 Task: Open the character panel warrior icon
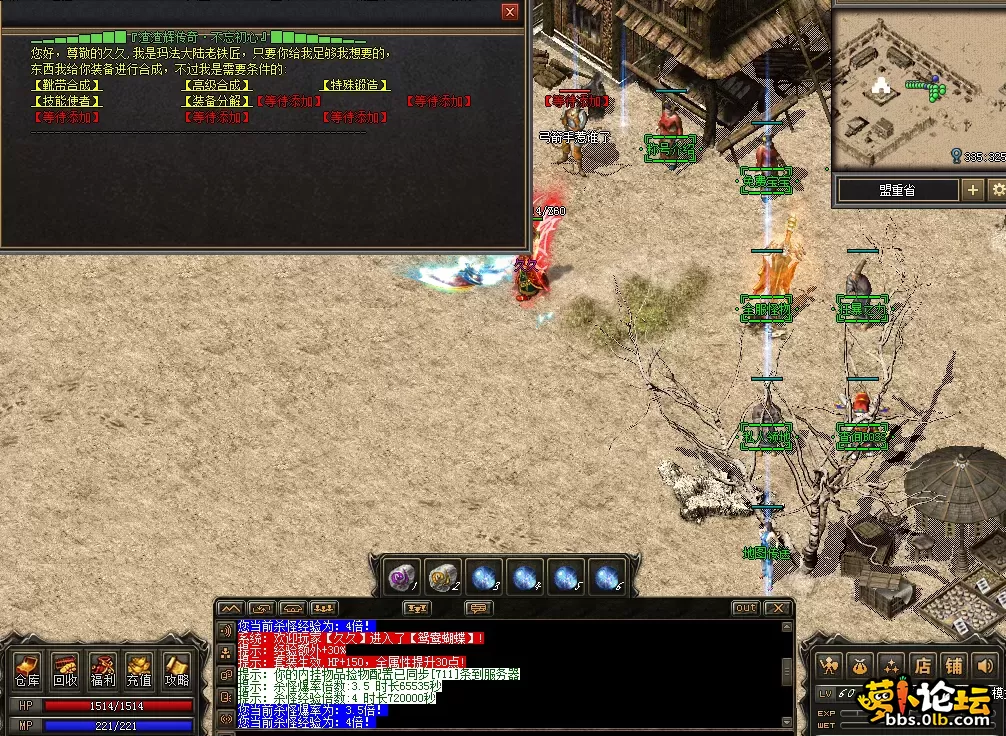[x=828, y=665]
